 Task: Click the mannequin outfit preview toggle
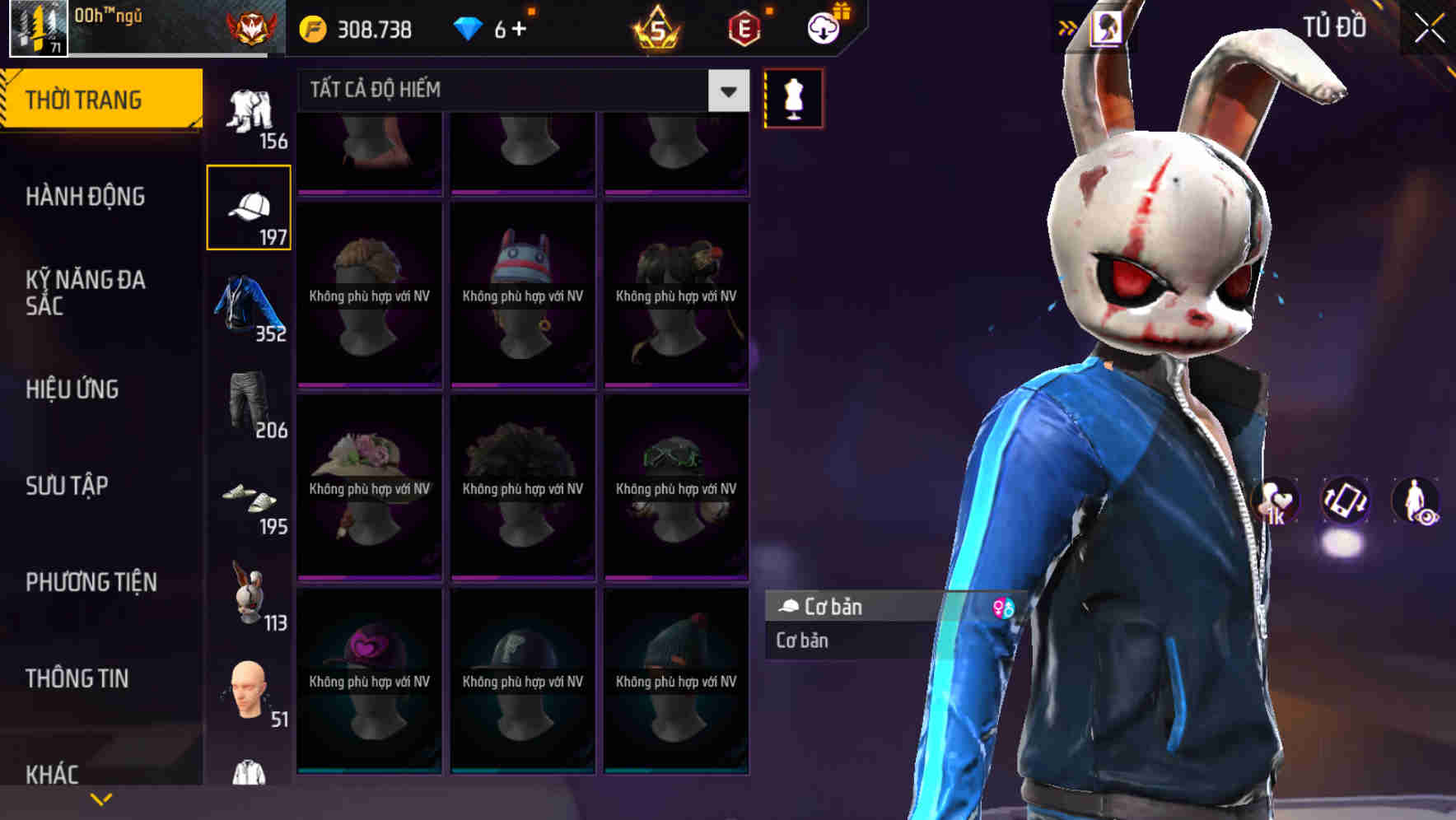[x=792, y=97]
